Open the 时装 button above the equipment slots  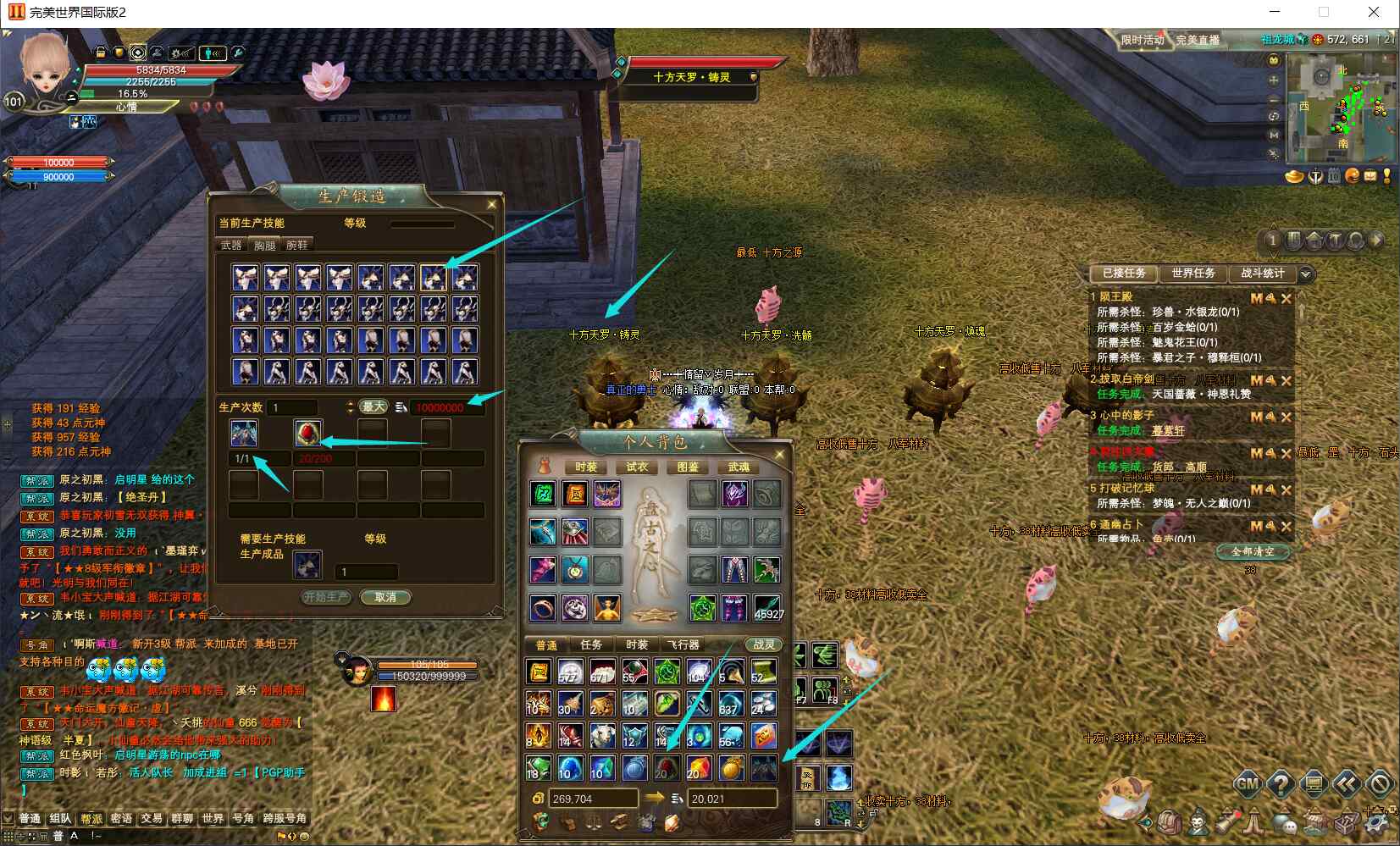[x=585, y=467]
